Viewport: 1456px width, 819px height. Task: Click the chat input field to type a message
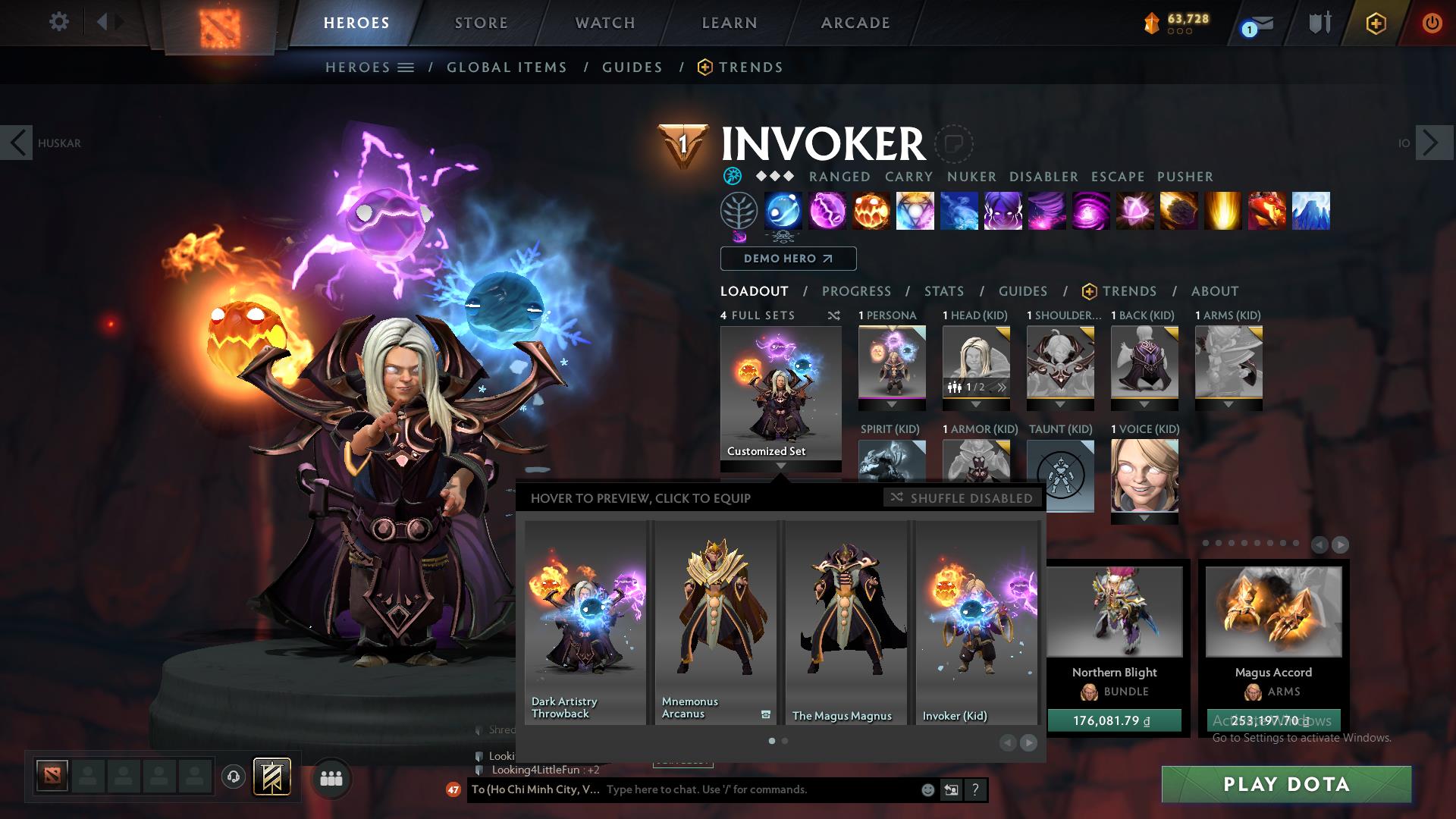click(758, 789)
